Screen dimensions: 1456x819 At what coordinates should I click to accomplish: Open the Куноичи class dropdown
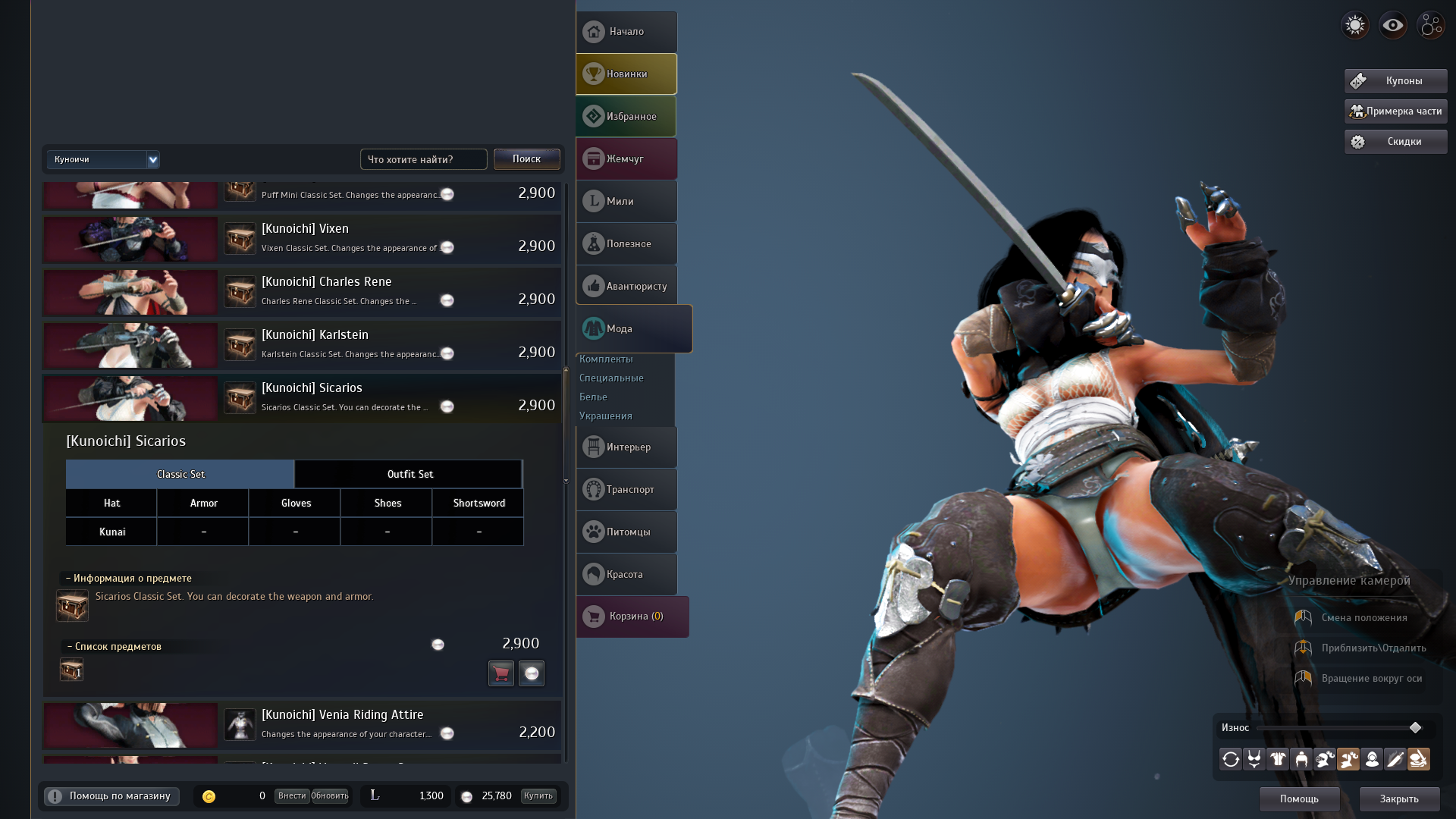(103, 159)
